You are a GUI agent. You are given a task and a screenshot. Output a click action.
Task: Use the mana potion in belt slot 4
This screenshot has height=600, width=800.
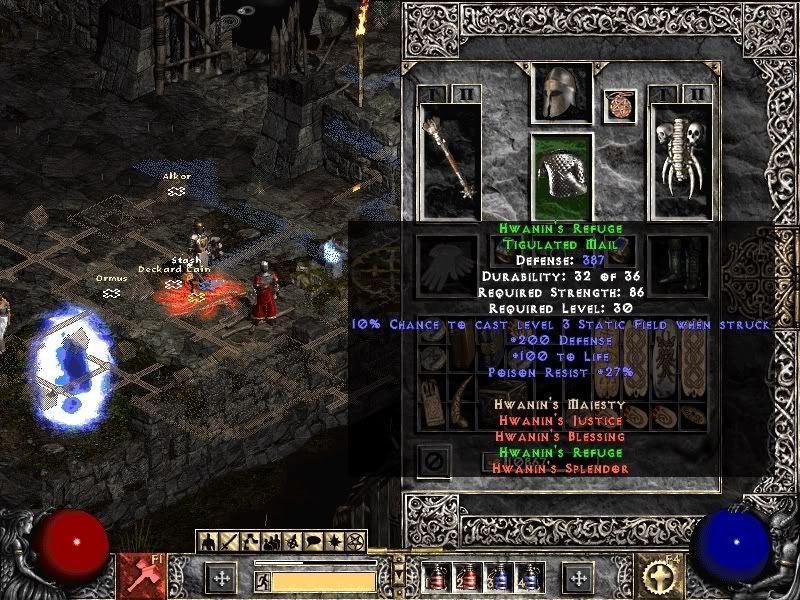tap(527, 577)
